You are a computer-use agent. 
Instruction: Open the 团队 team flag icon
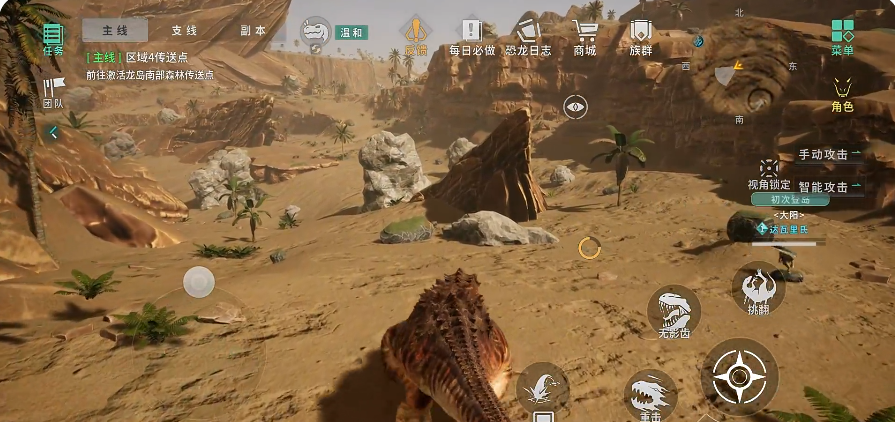tap(52, 92)
